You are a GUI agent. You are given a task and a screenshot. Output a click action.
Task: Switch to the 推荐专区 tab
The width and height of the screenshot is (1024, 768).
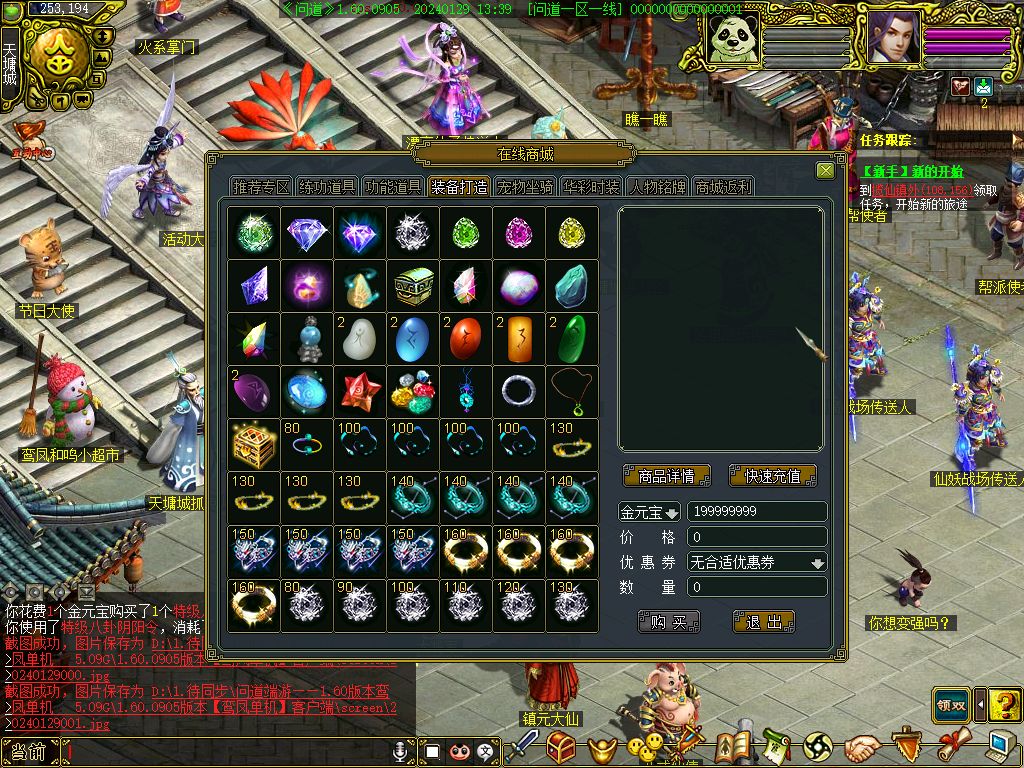(261, 187)
